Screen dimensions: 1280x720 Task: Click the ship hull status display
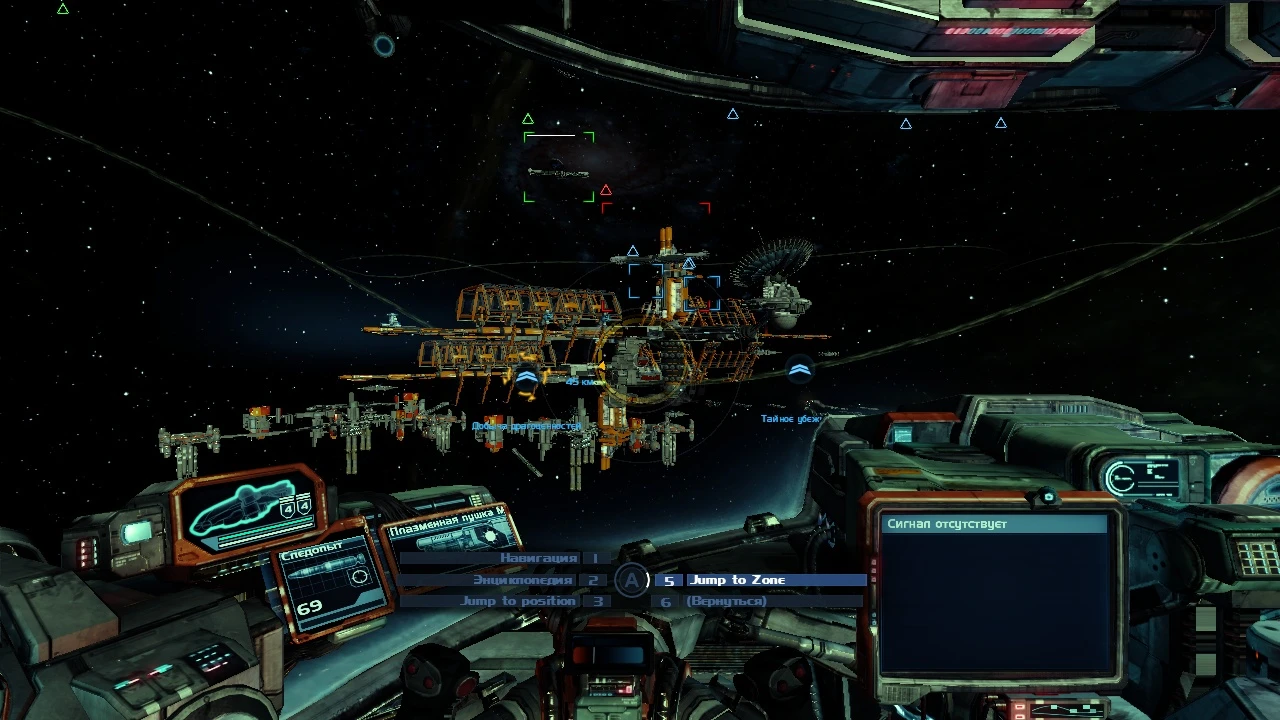(250, 512)
